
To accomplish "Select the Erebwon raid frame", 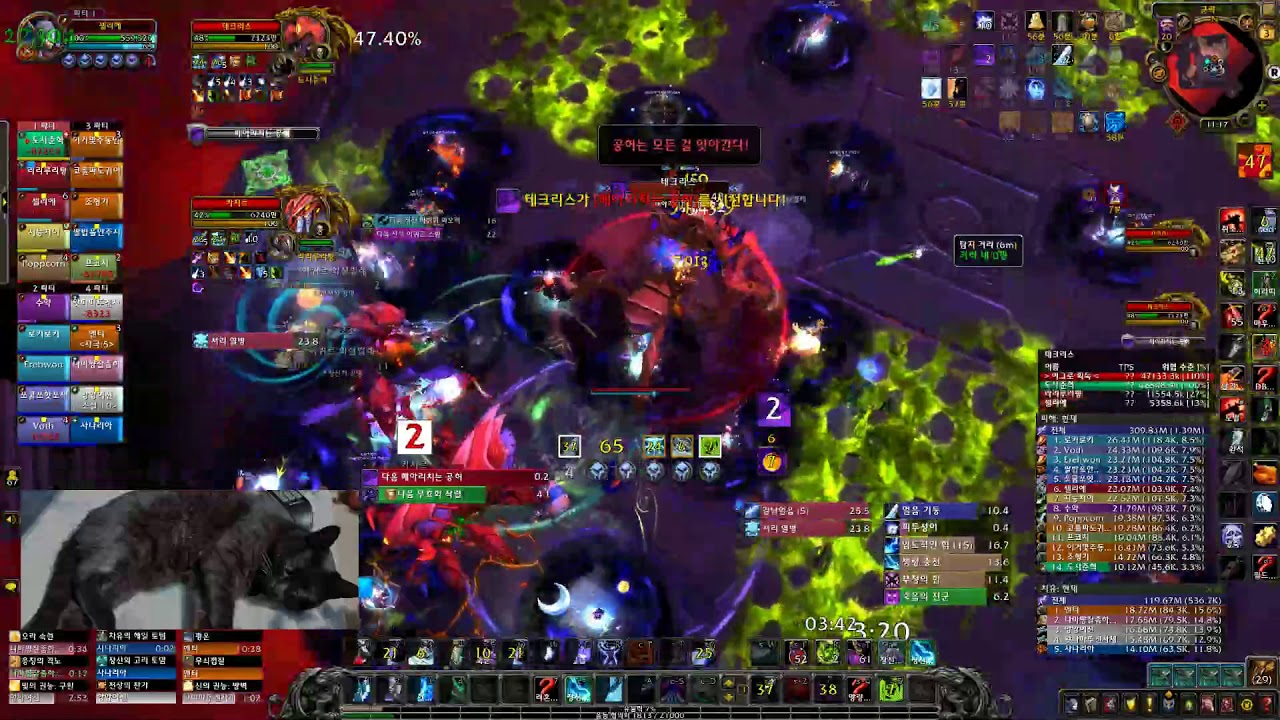I will [42, 365].
